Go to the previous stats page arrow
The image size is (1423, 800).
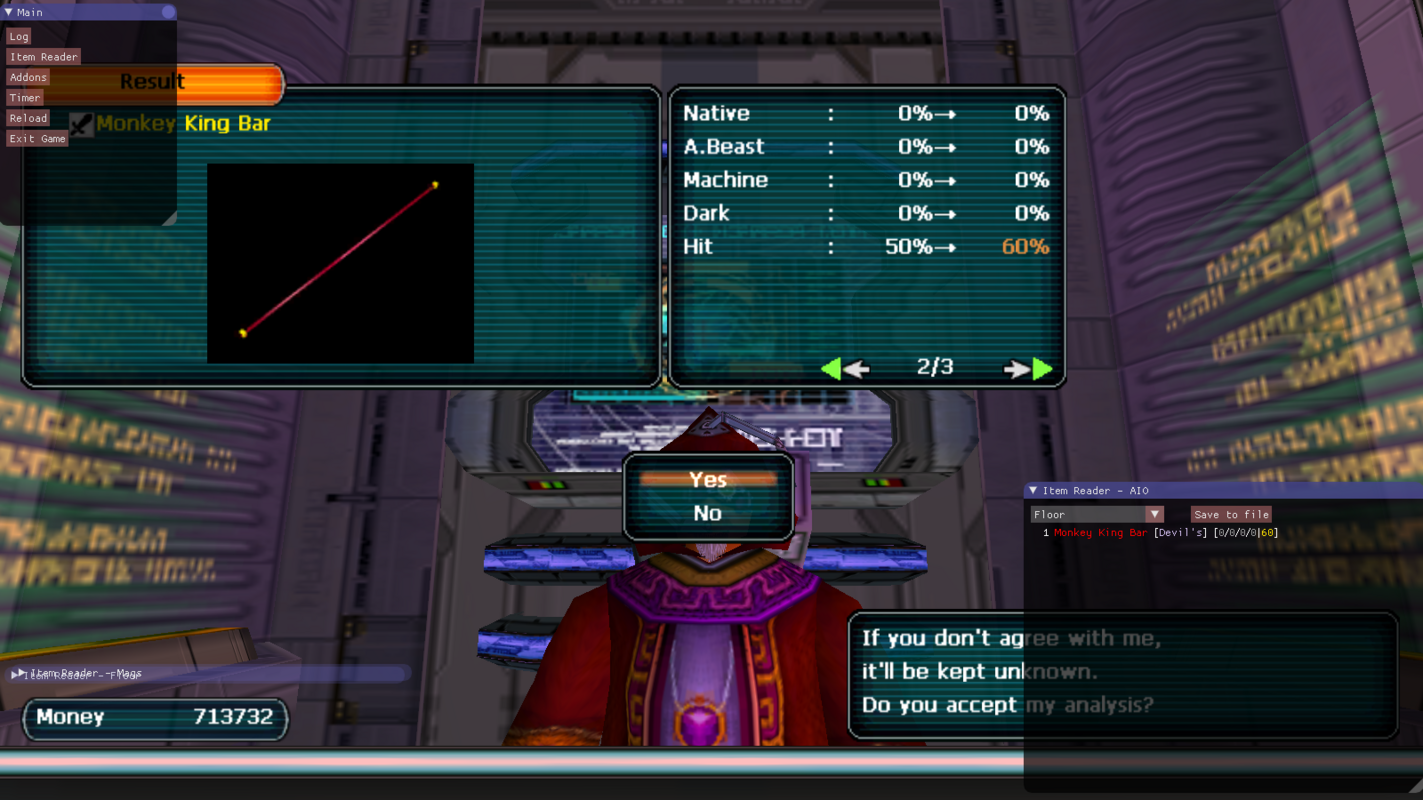coord(845,369)
